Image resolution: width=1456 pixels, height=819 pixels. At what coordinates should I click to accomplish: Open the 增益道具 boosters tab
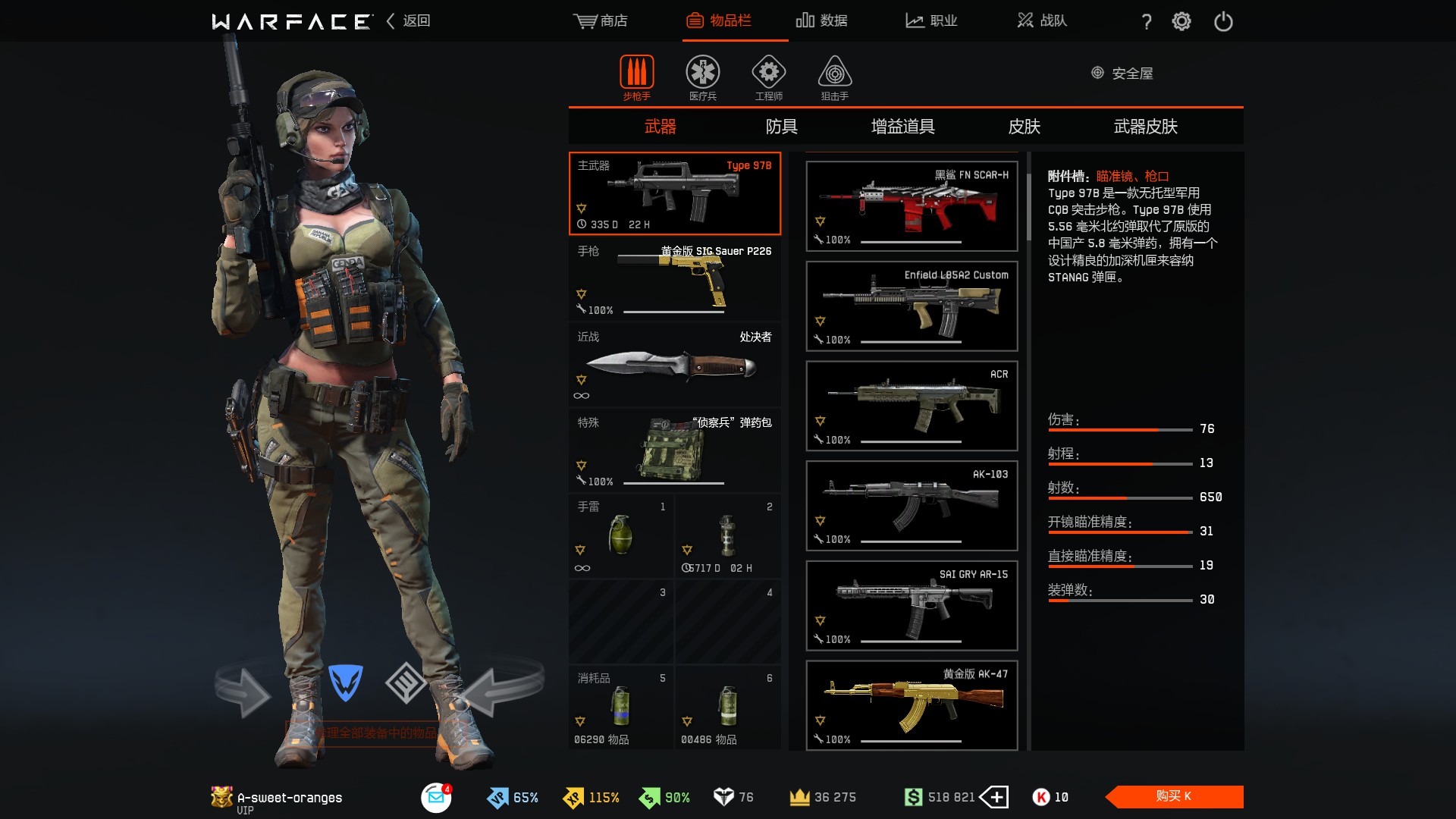click(x=902, y=127)
